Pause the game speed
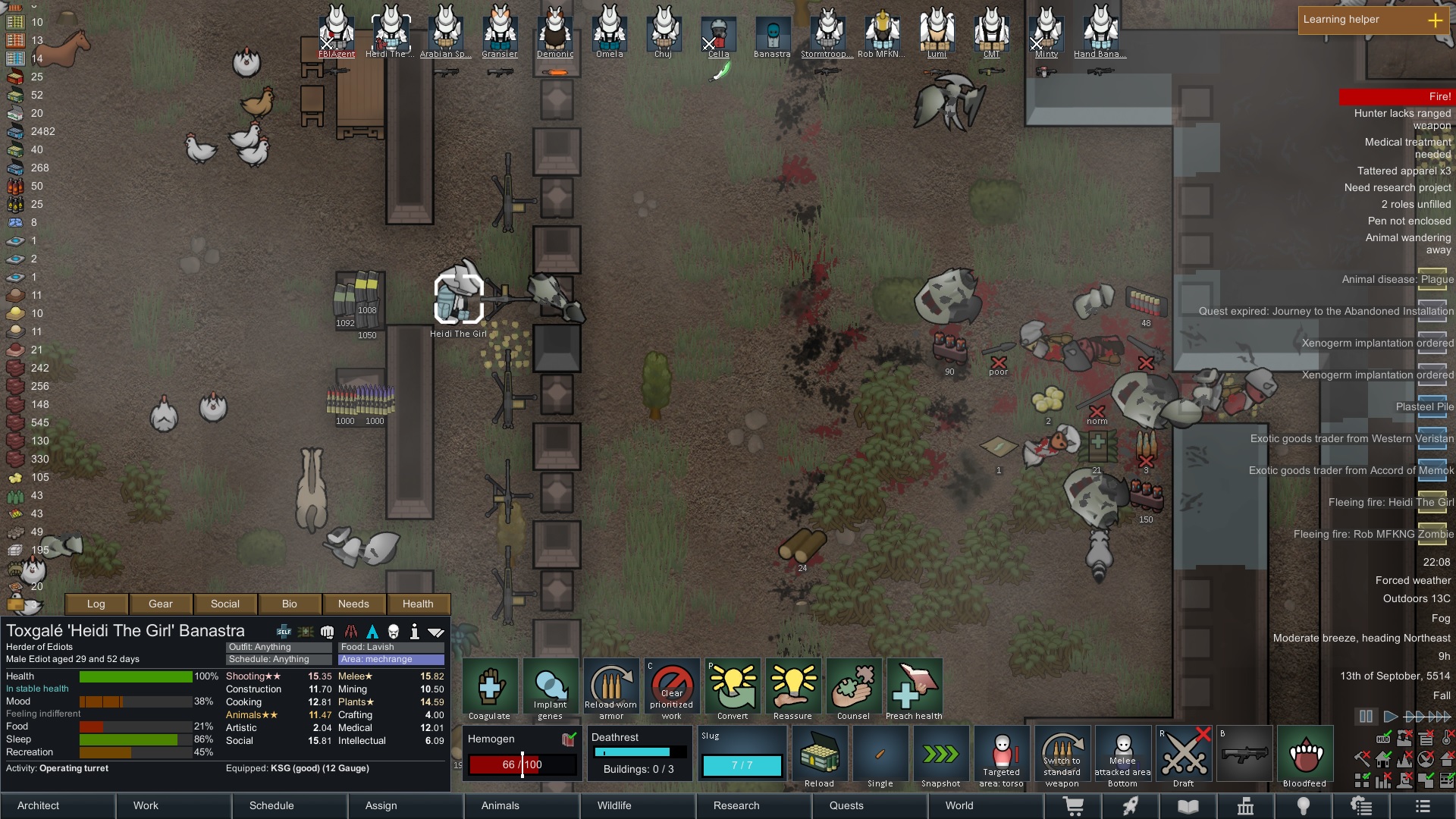 (1366, 716)
